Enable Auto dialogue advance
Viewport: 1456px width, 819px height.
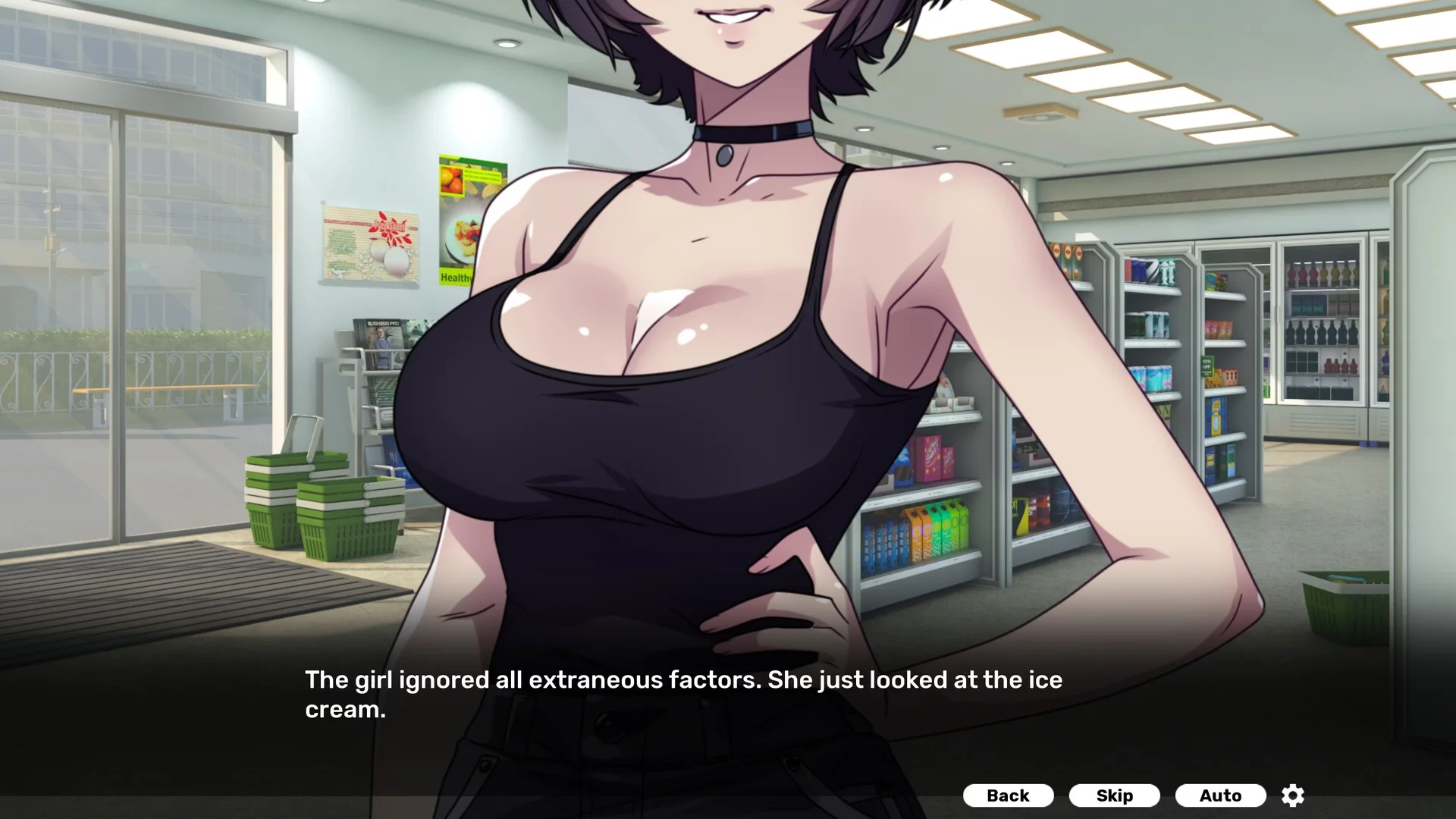coord(1220,795)
